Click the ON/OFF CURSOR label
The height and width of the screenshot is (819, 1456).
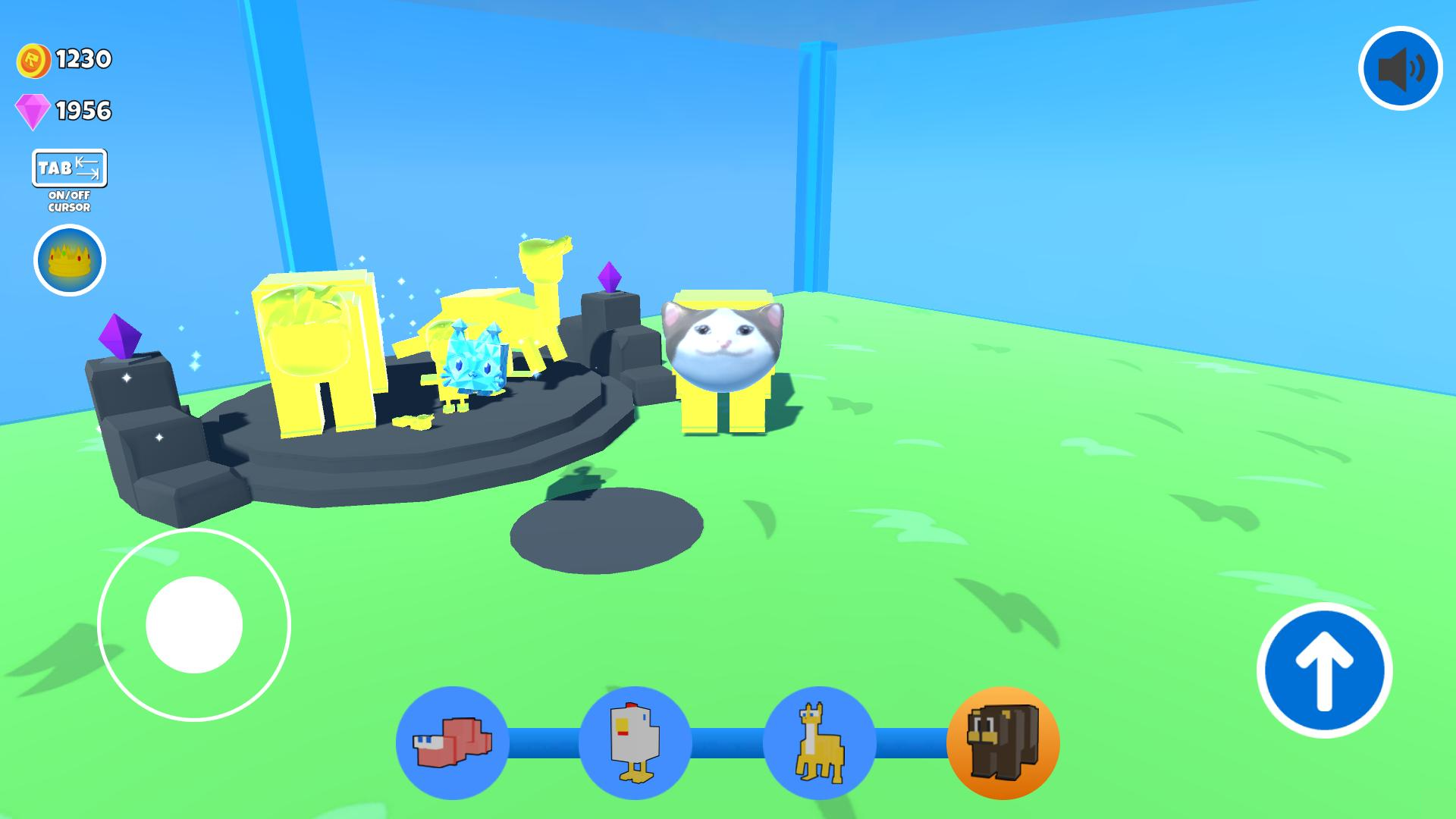tap(69, 200)
